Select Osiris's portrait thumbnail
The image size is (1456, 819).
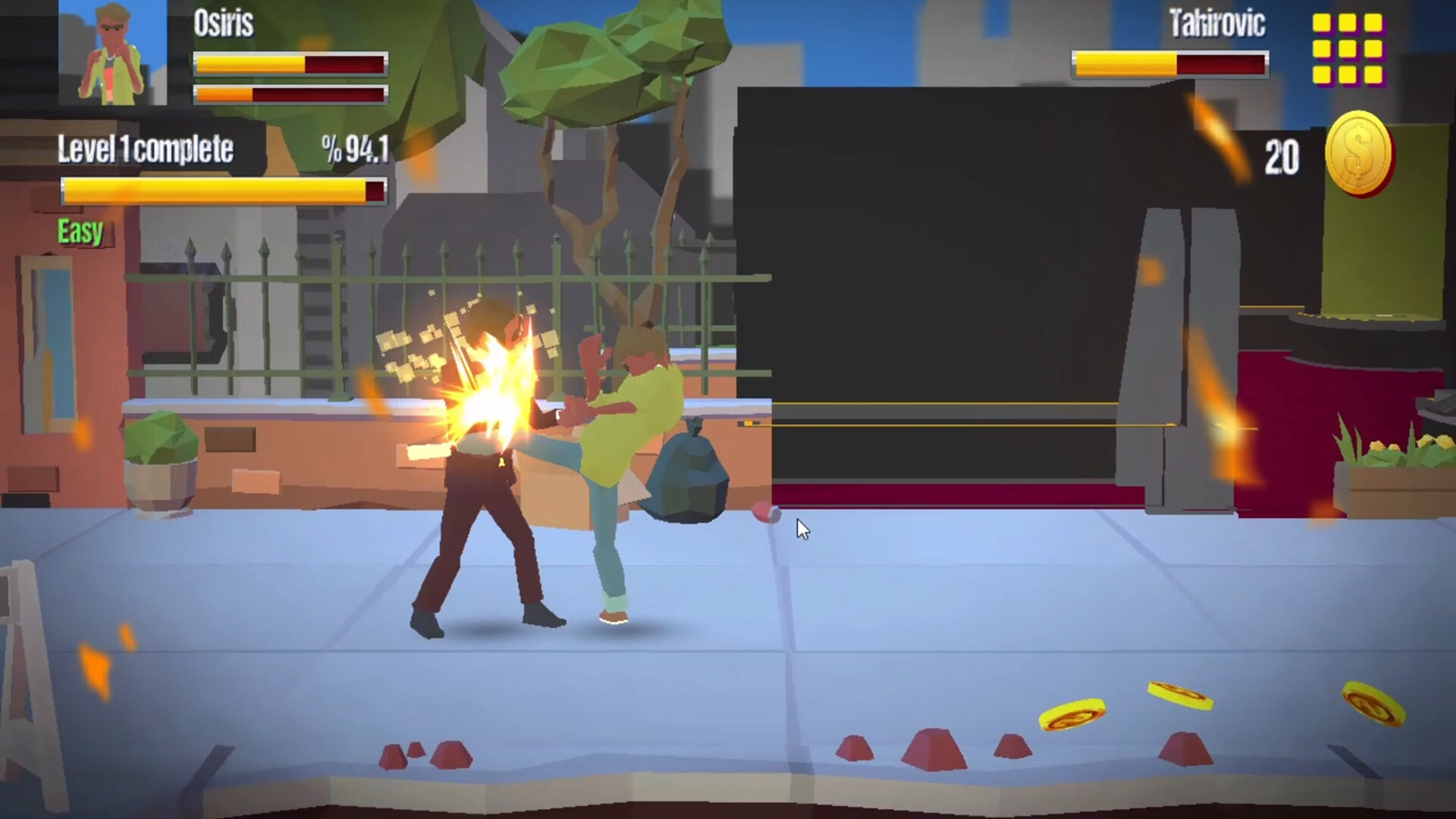click(114, 53)
